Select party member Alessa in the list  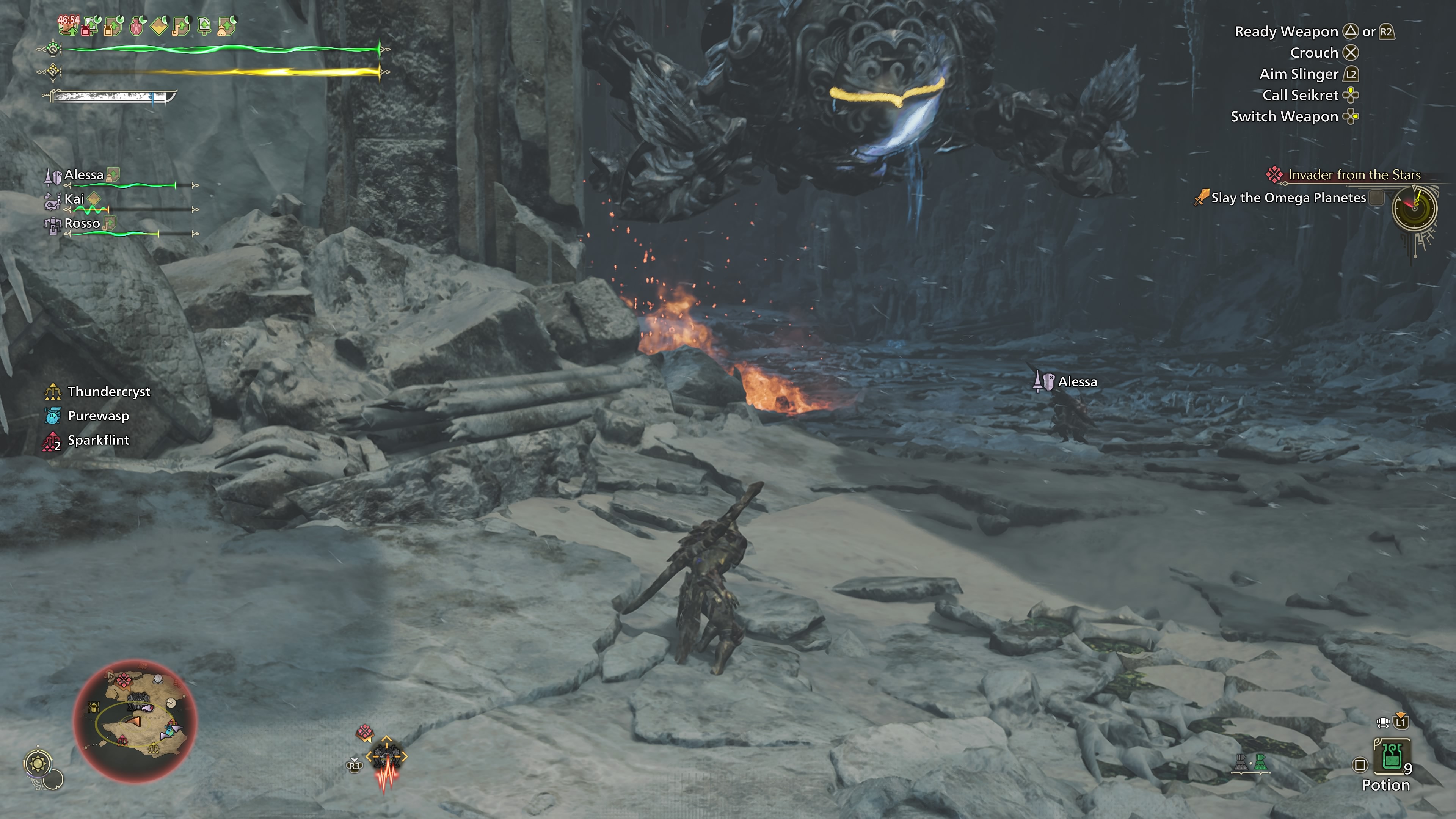tap(84, 175)
